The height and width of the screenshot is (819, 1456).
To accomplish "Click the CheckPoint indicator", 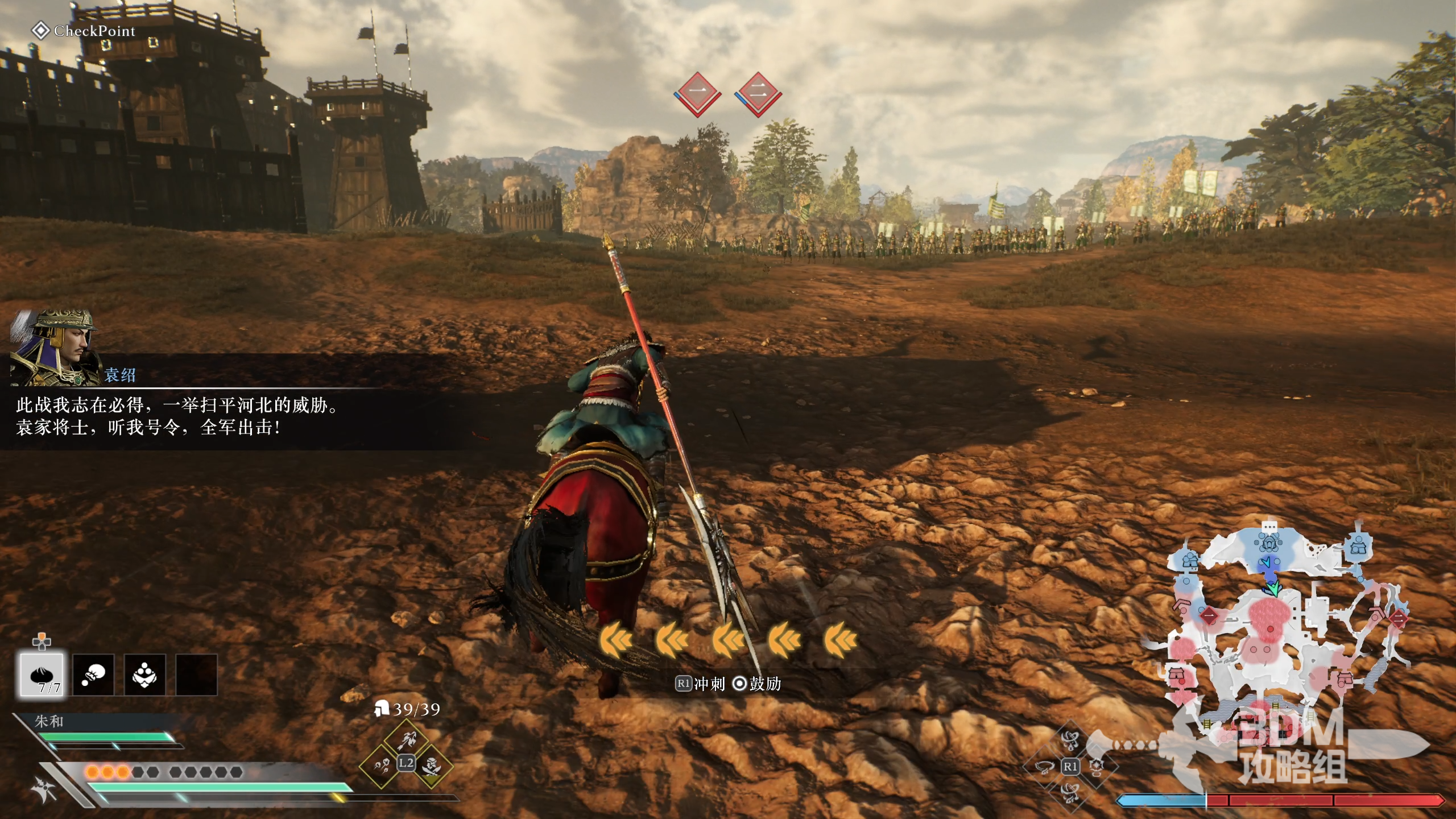I will [x=84, y=31].
